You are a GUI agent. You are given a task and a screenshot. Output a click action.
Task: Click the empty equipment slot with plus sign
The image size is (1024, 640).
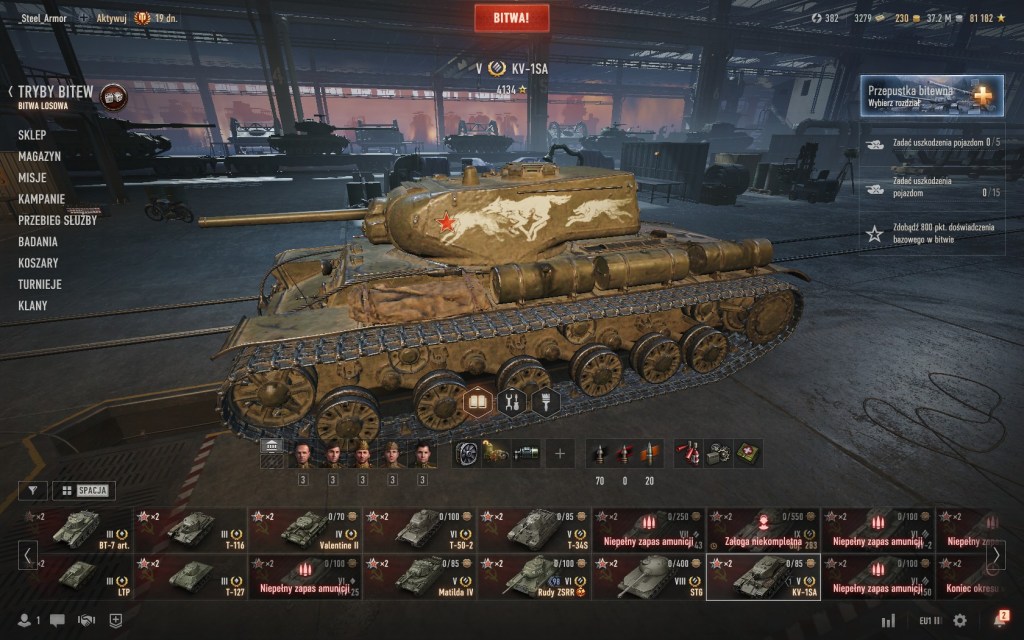pos(559,454)
